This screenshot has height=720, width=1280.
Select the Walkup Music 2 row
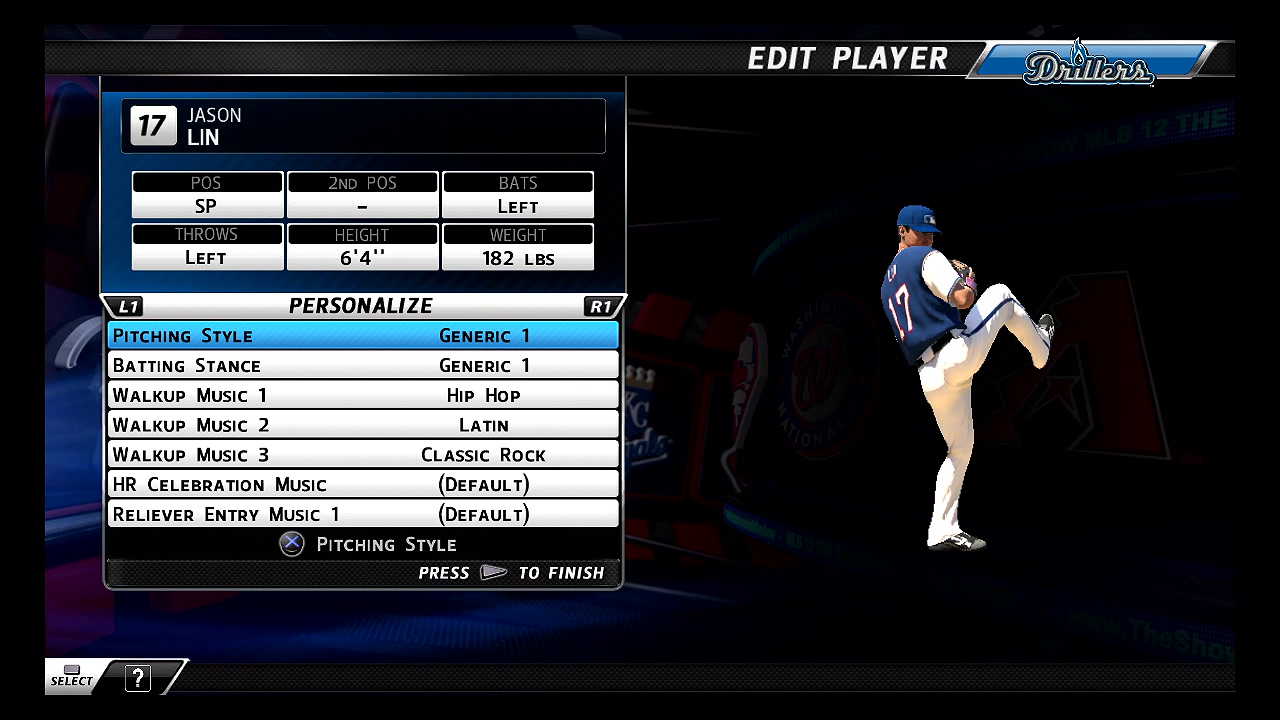tap(362, 425)
